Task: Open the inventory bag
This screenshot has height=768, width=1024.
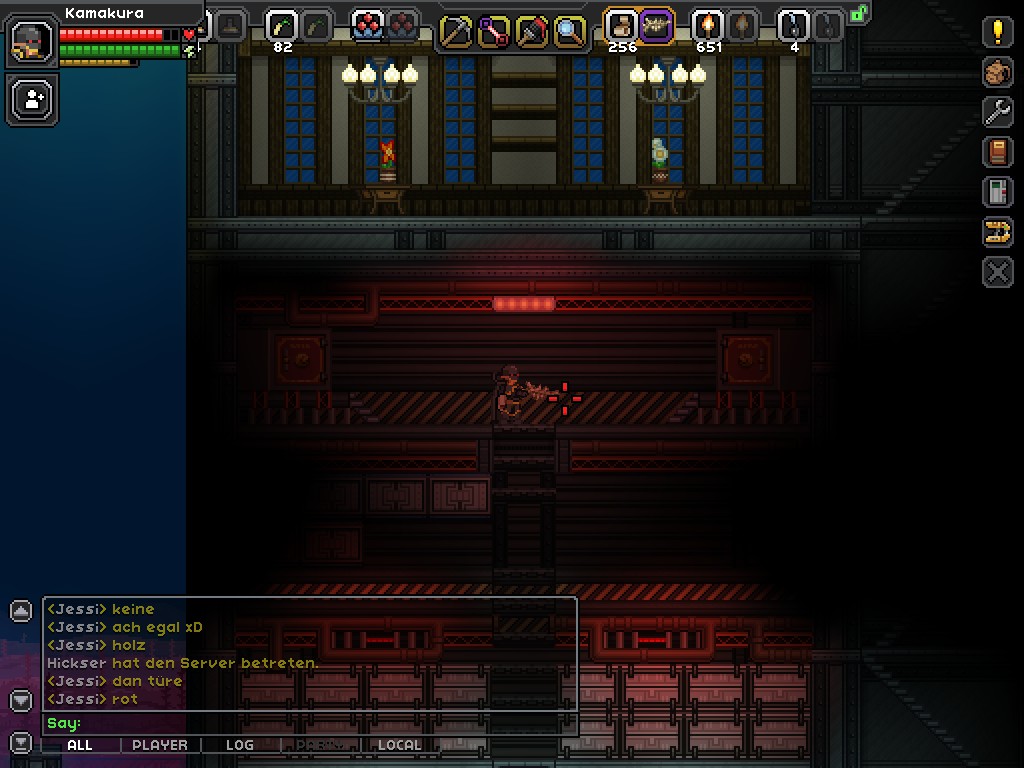Action: pos(997,72)
